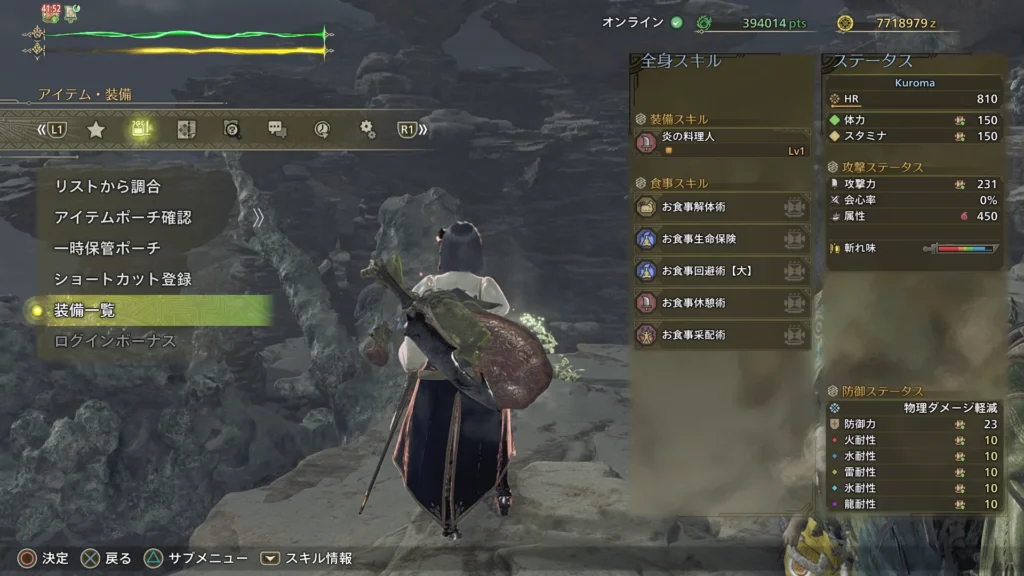This screenshot has height=576, width=1024.
Task: Choose 一時保管ポーチ from the list
Action: coord(107,248)
